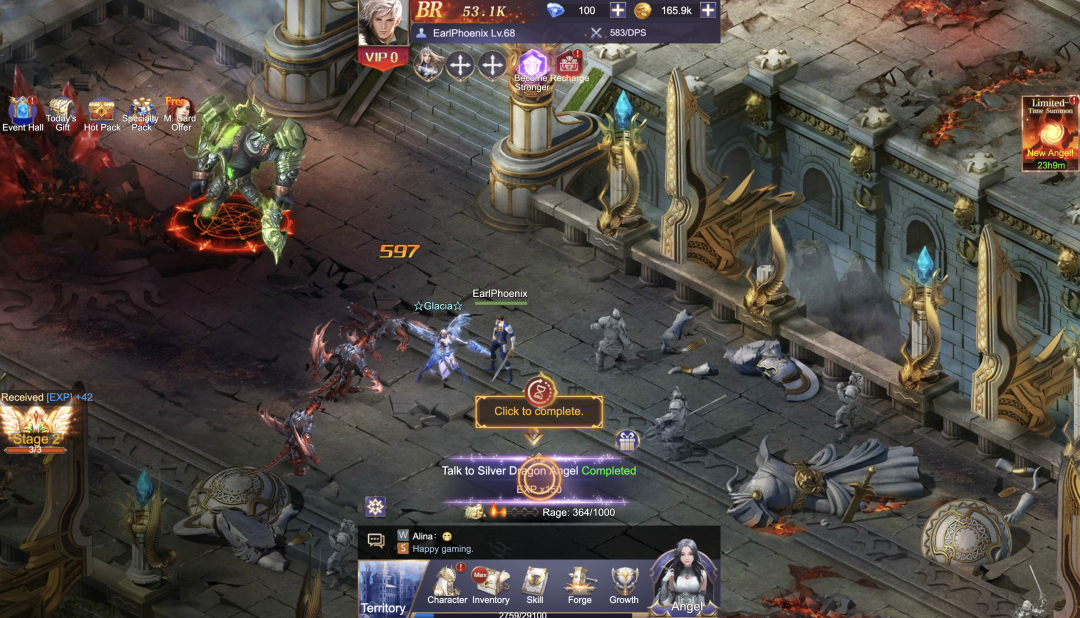This screenshot has width=1080, height=618.
Task: Open the VIP 0 badge
Action: click(385, 57)
